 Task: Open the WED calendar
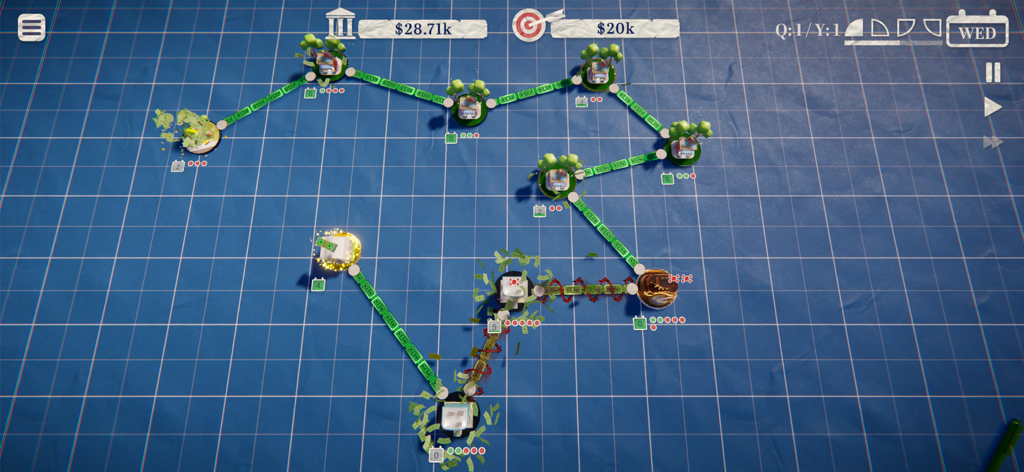click(977, 30)
